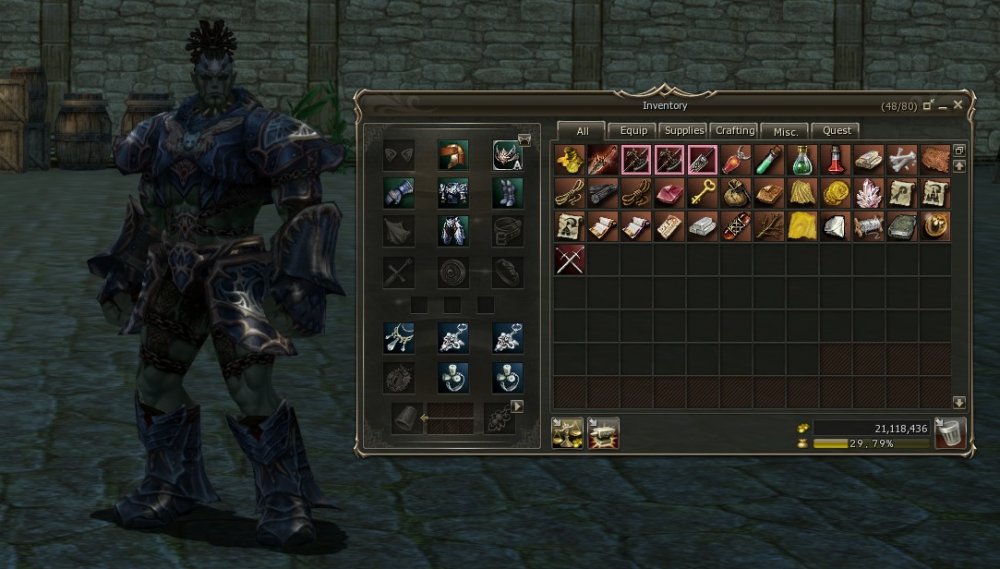Image resolution: width=1000 pixels, height=569 pixels.
Task: Choose the pink crystal cluster item
Action: tap(869, 193)
